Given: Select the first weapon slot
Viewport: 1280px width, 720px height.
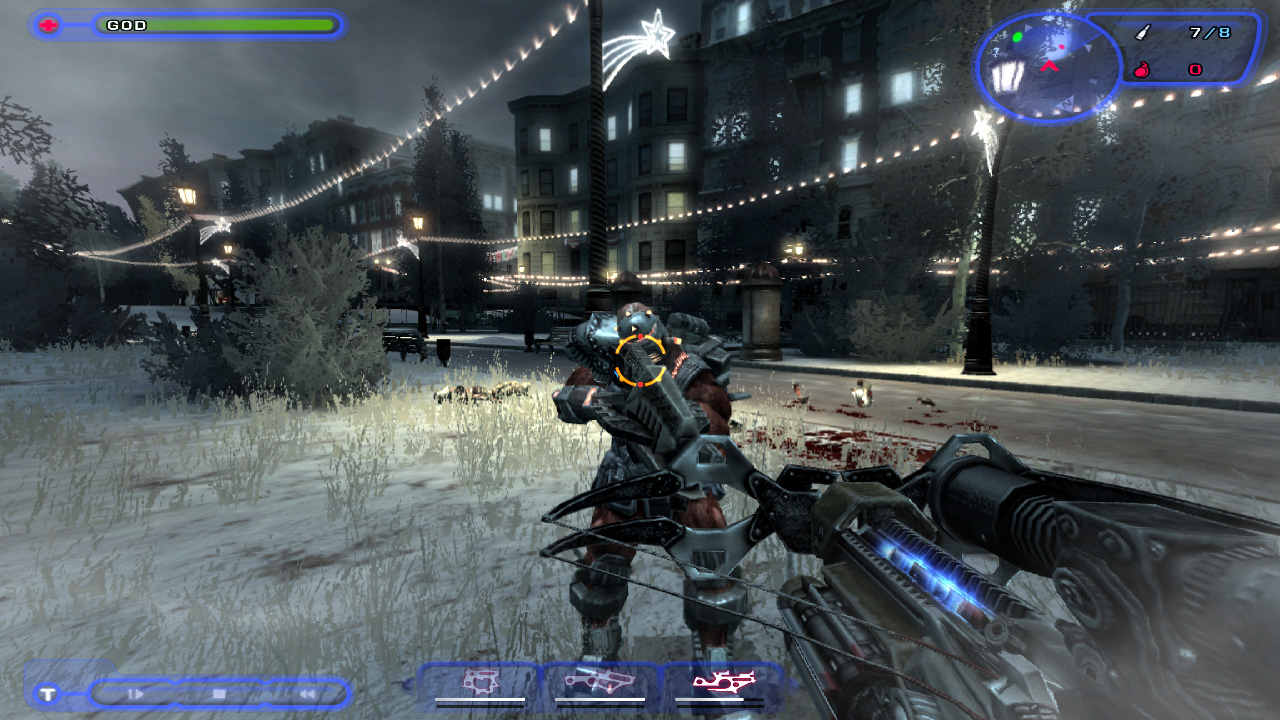Looking at the screenshot, I should pos(480,683).
